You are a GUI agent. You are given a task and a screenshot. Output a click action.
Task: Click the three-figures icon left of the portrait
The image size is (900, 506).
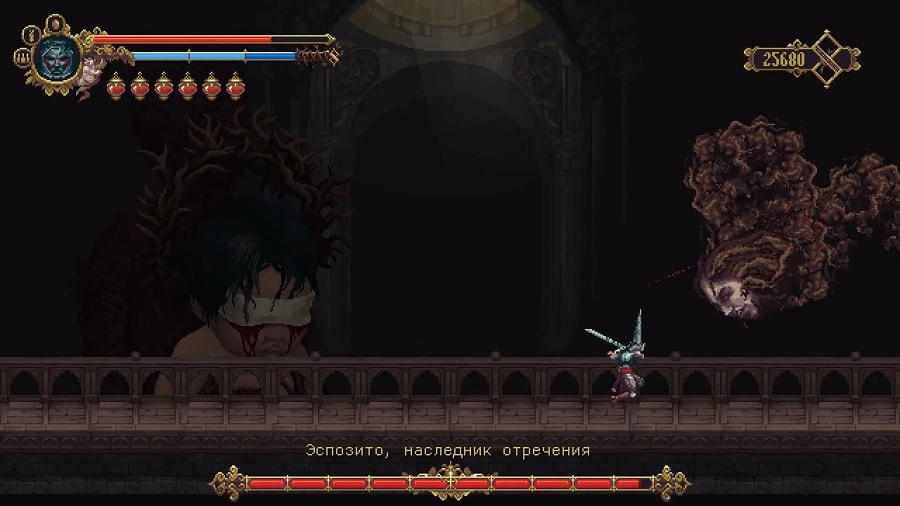(x=20, y=59)
